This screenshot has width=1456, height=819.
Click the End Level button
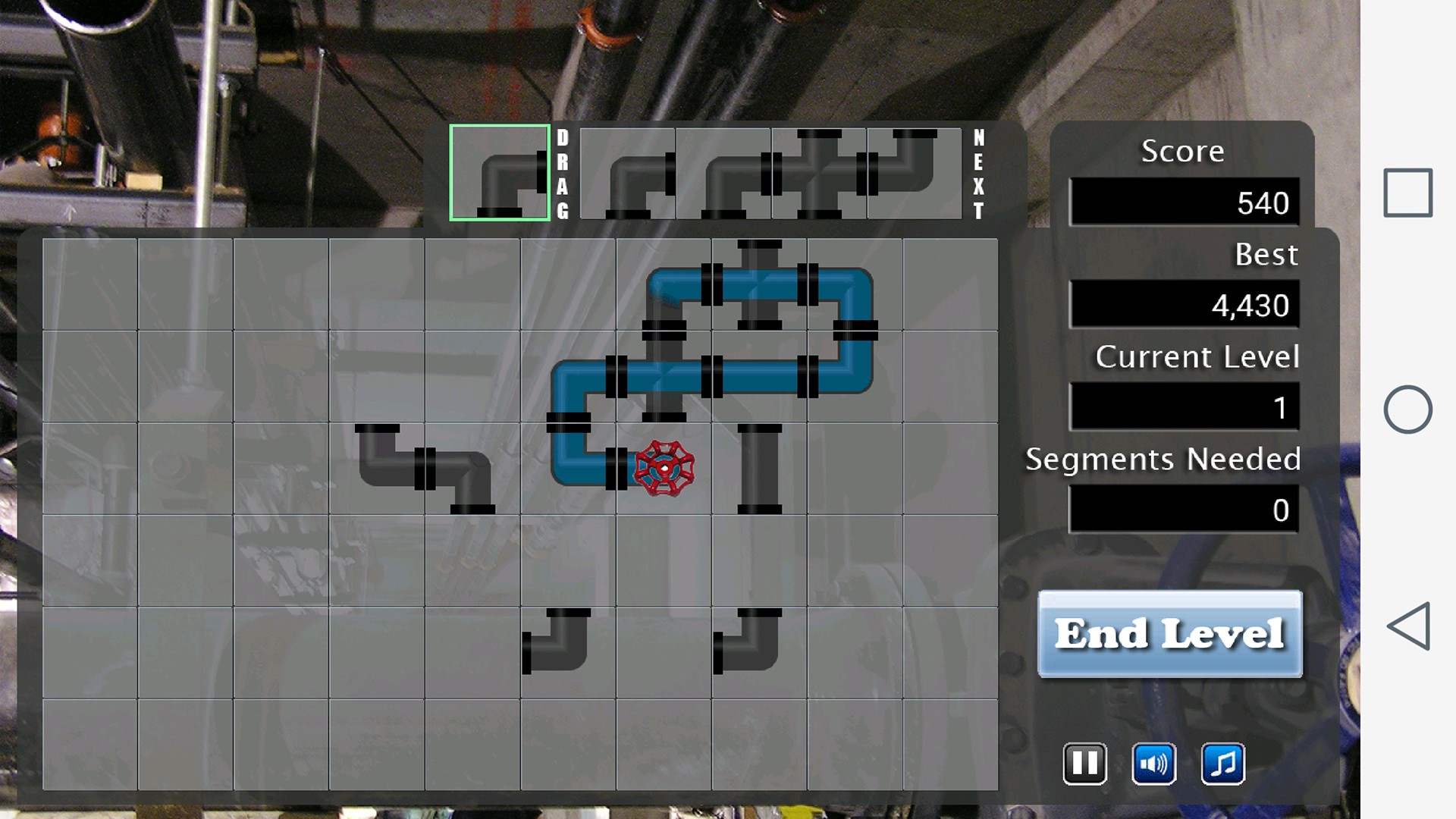coord(1169,634)
